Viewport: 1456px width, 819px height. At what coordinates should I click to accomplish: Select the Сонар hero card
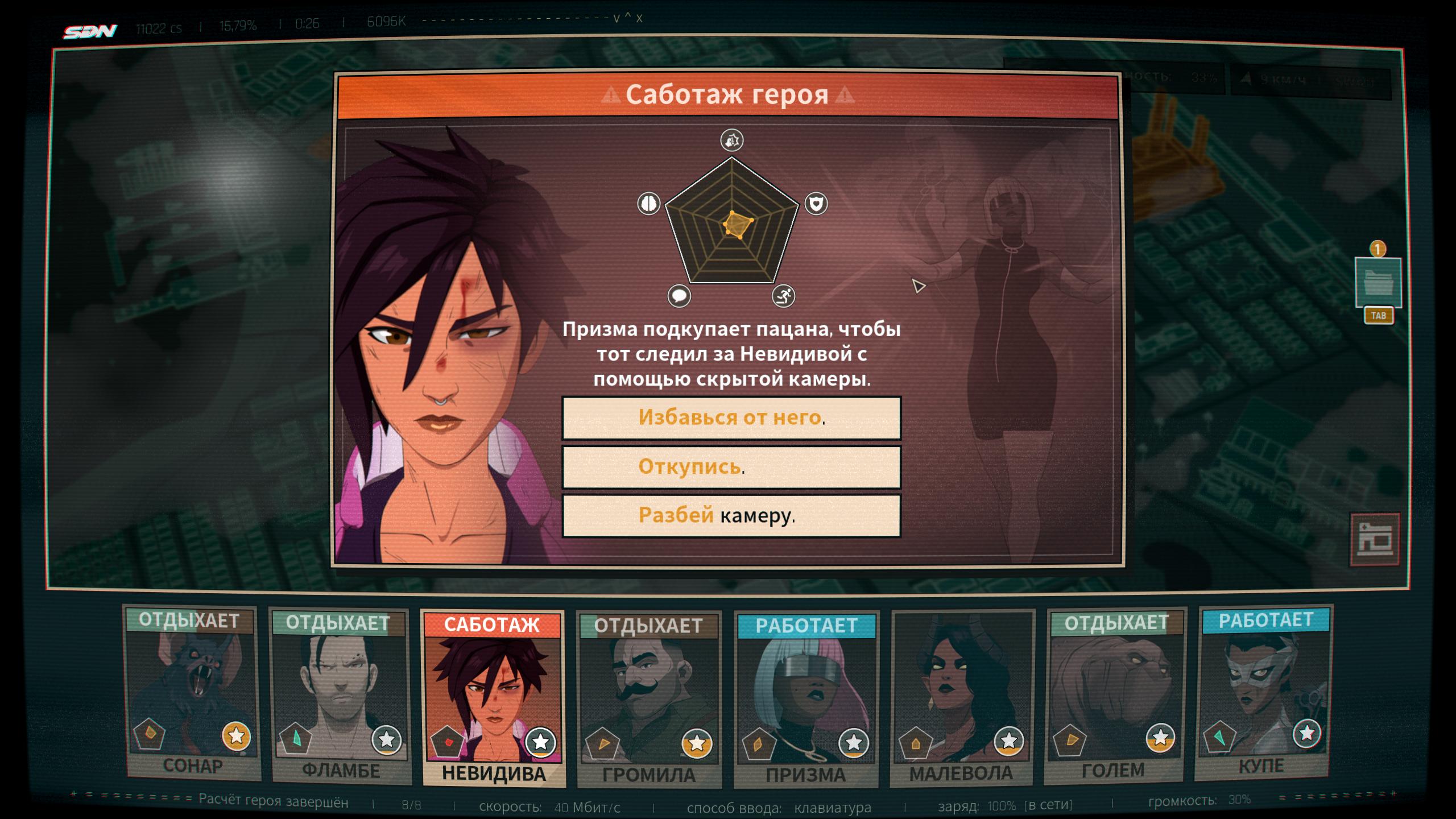192,693
